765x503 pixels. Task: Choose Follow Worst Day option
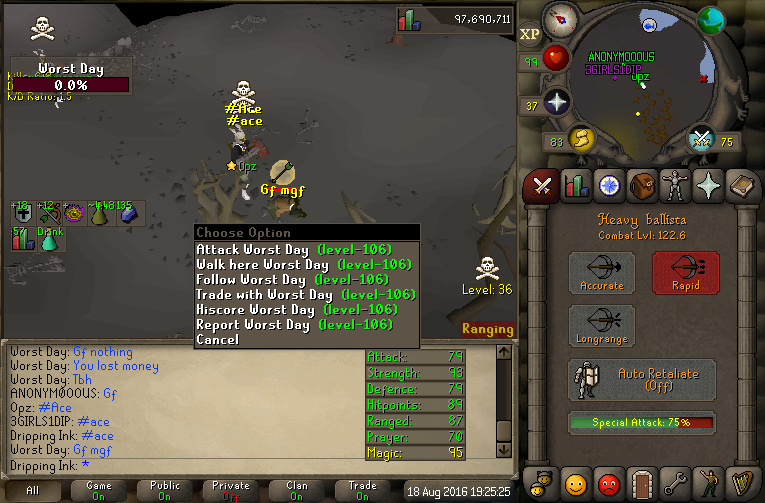click(290, 279)
